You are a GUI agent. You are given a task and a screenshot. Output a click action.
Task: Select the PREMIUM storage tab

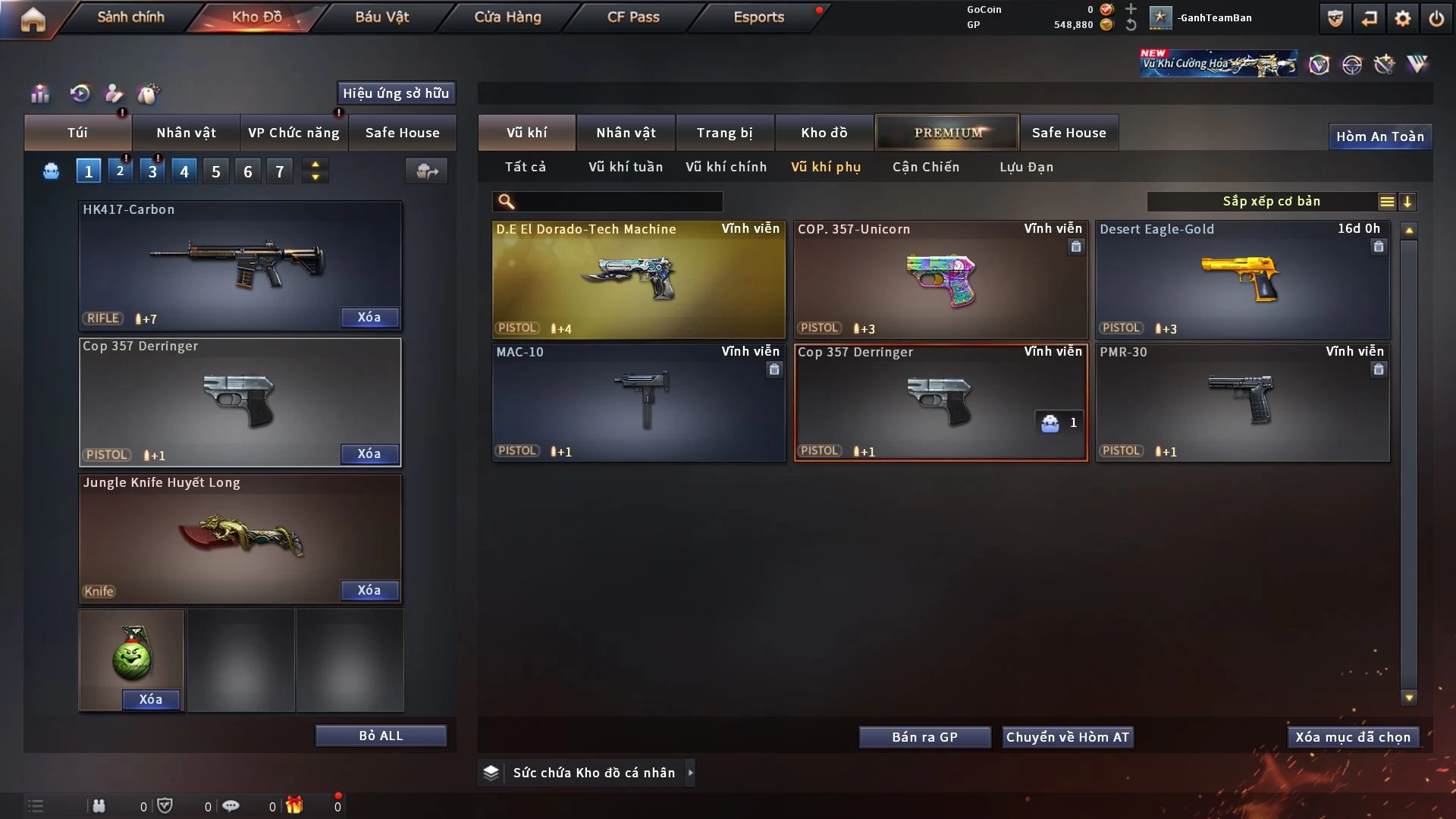pyautogui.click(x=947, y=133)
